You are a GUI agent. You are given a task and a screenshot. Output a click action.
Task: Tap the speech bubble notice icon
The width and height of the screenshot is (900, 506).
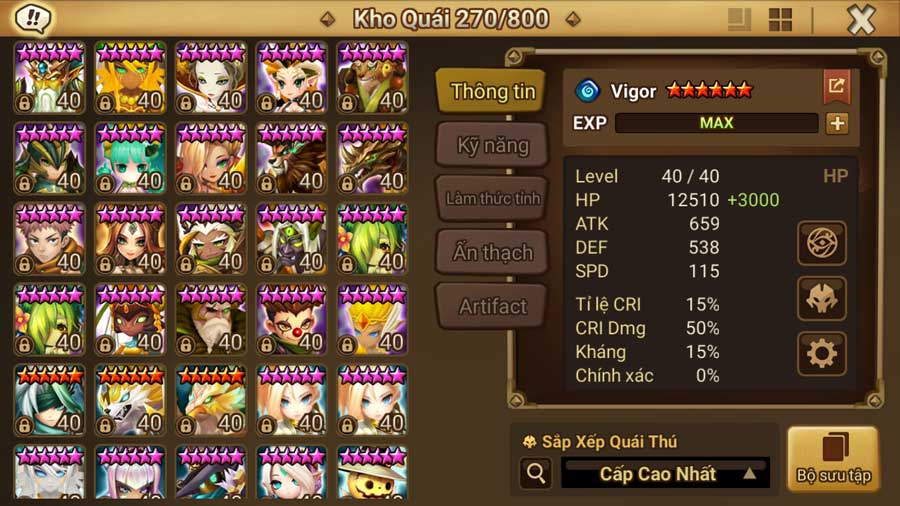tap(34, 18)
